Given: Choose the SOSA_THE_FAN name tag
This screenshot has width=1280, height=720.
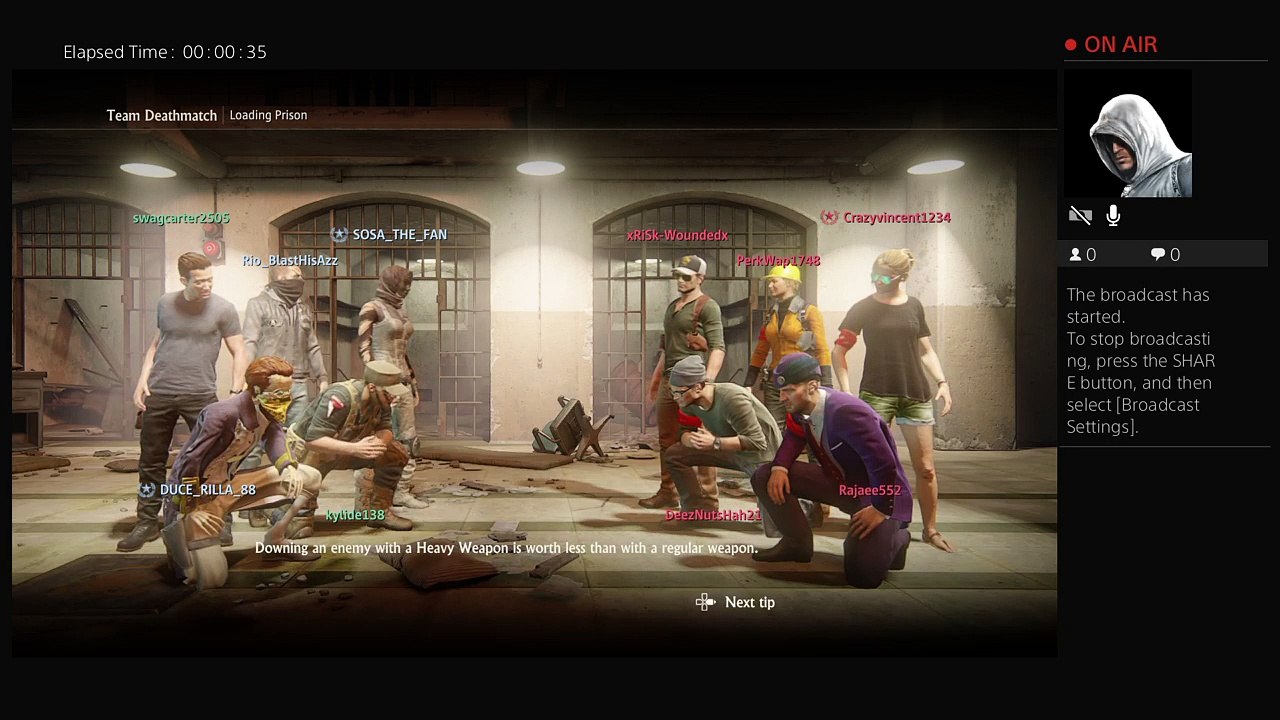Looking at the screenshot, I should tap(399, 235).
